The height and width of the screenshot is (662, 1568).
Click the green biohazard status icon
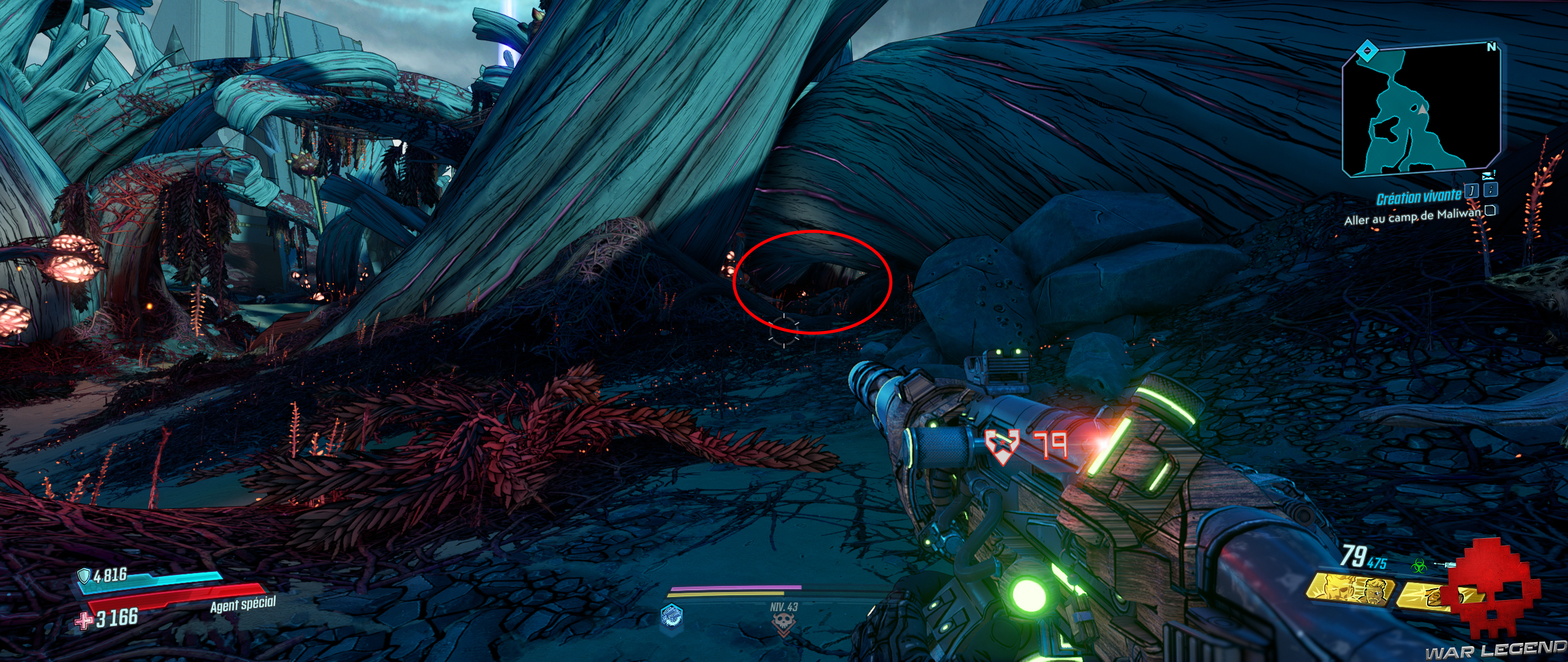click(1419, 566)
